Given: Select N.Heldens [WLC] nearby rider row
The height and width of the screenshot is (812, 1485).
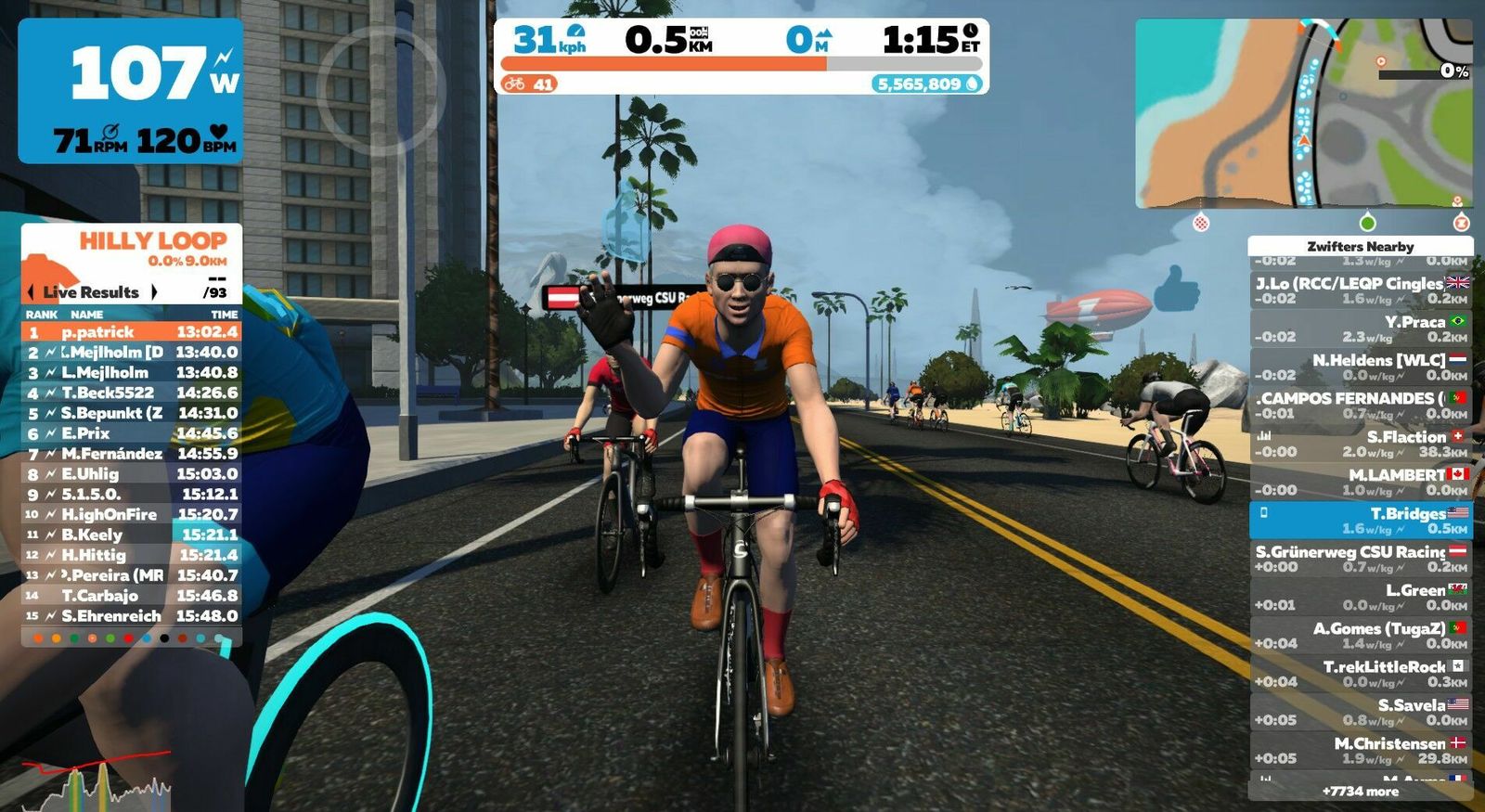Looking at the screenshot, I should pyautogui.click(x=1360, y=367).
